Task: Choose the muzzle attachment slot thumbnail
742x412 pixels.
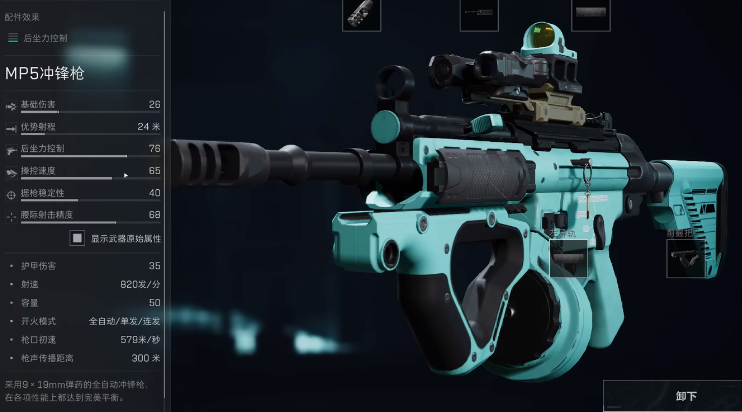Action: pyautogui.click(x=360, y=14)
